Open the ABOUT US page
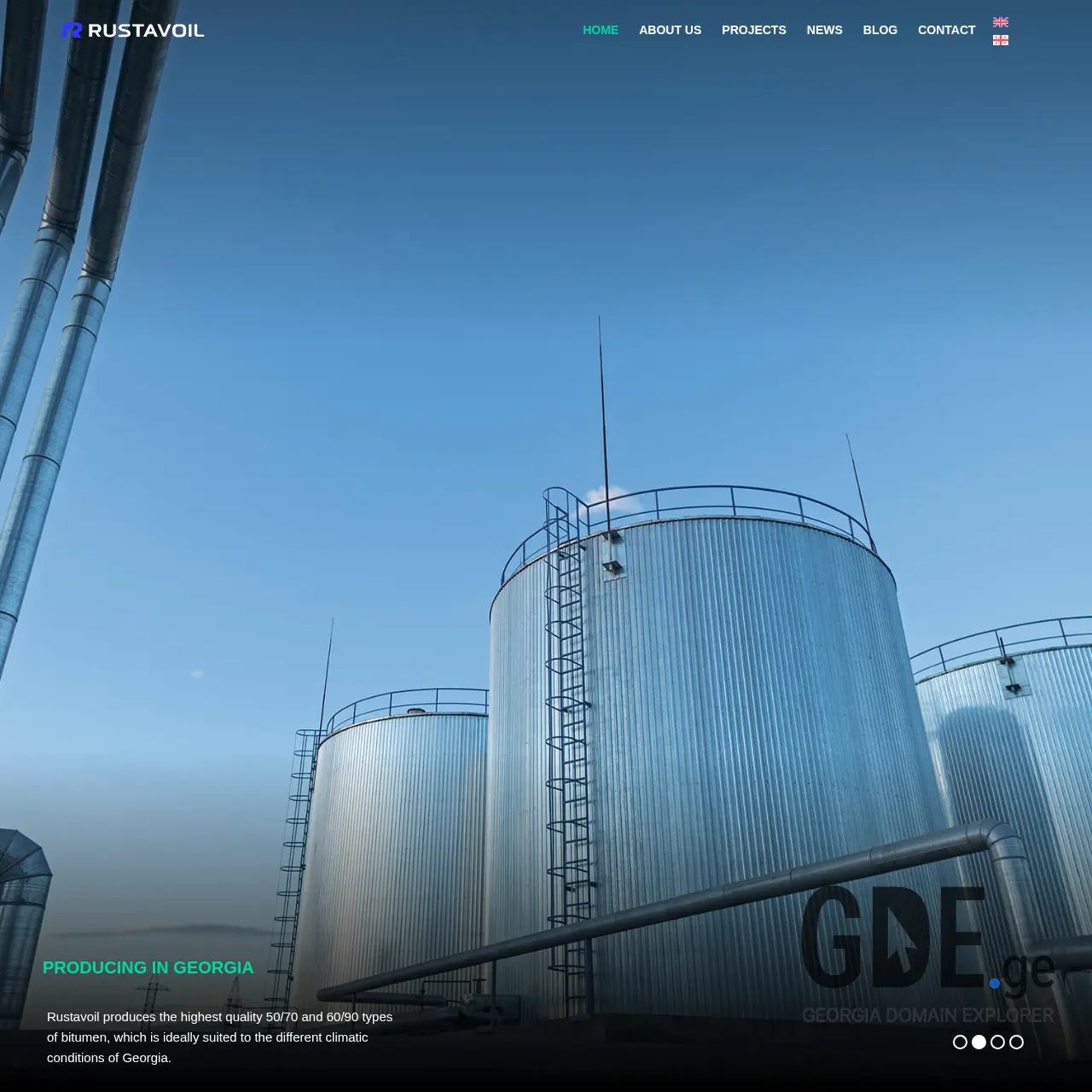The height and width of the screenshot is (1092, 1092). click(670, 30)
